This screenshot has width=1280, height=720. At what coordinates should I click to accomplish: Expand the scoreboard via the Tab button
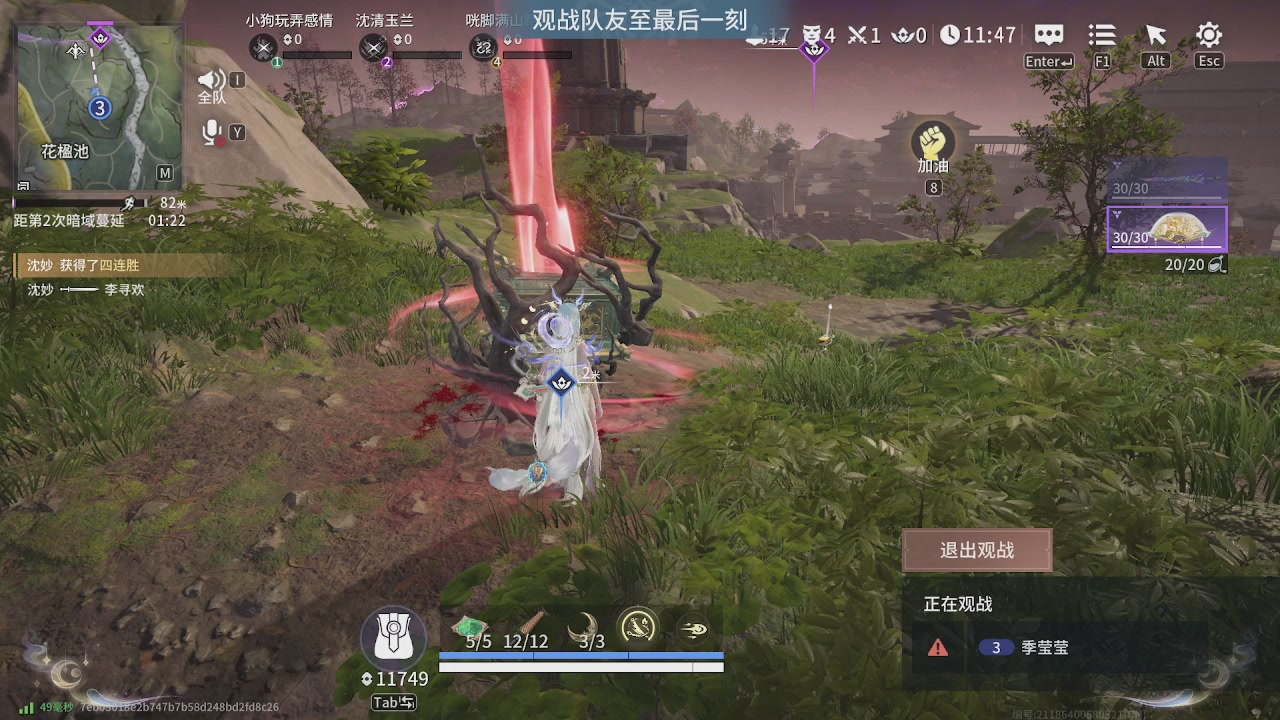click(x=393, y=703)
